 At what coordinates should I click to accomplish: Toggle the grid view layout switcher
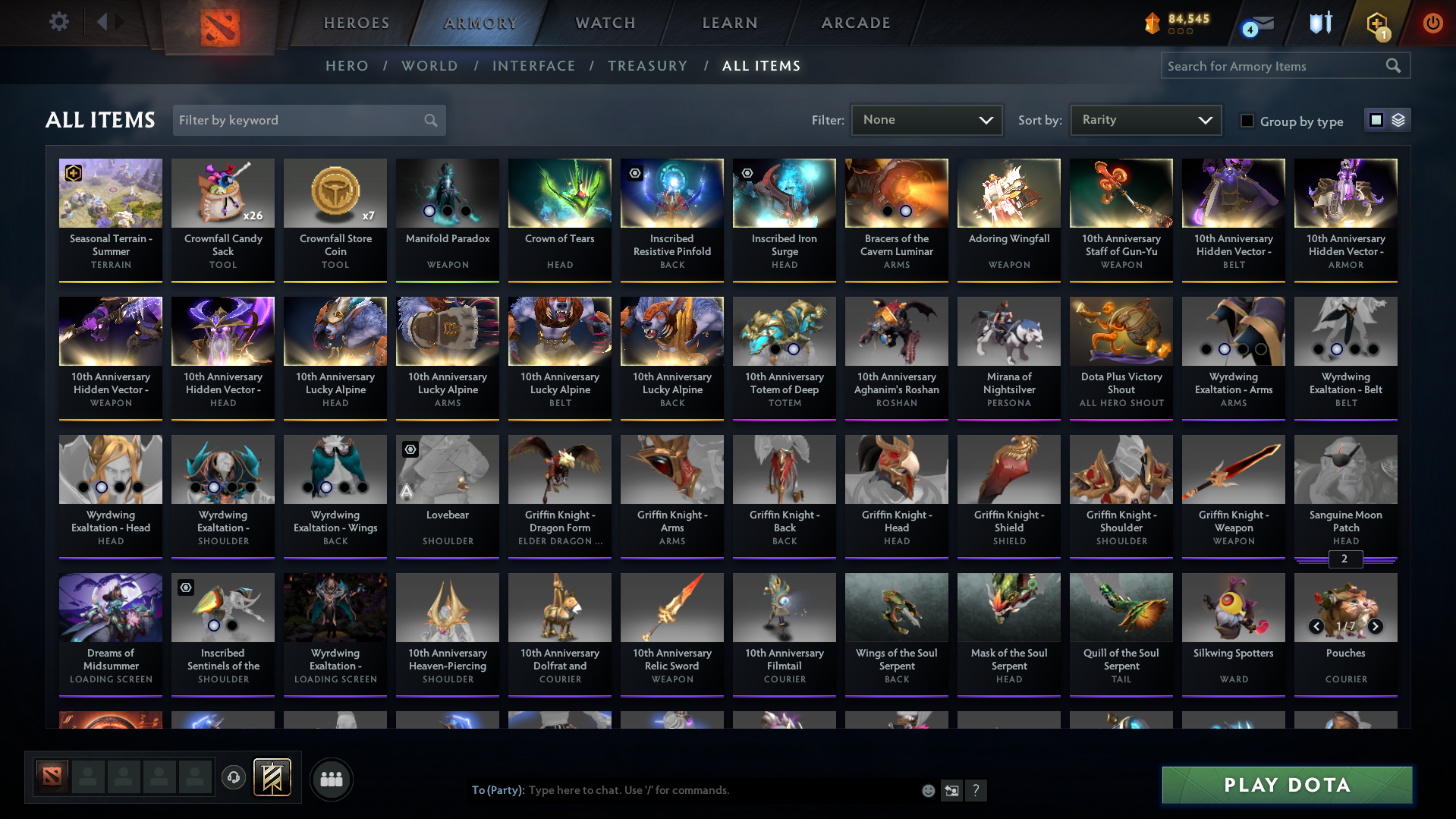(x=1376, y=119)
